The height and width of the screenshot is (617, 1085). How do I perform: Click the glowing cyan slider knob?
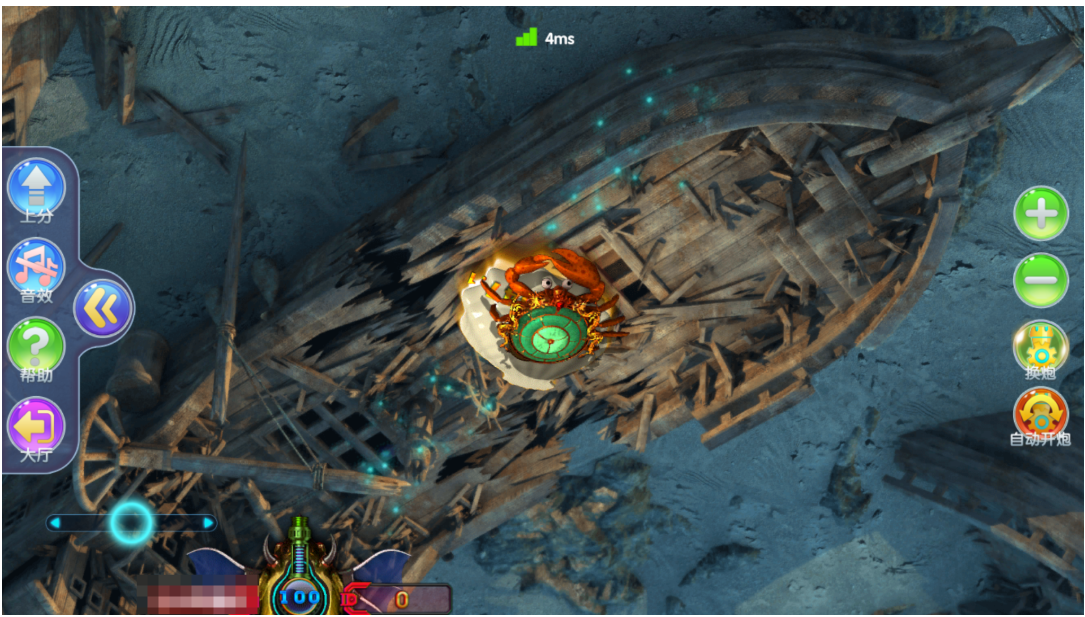coord(131,522)
